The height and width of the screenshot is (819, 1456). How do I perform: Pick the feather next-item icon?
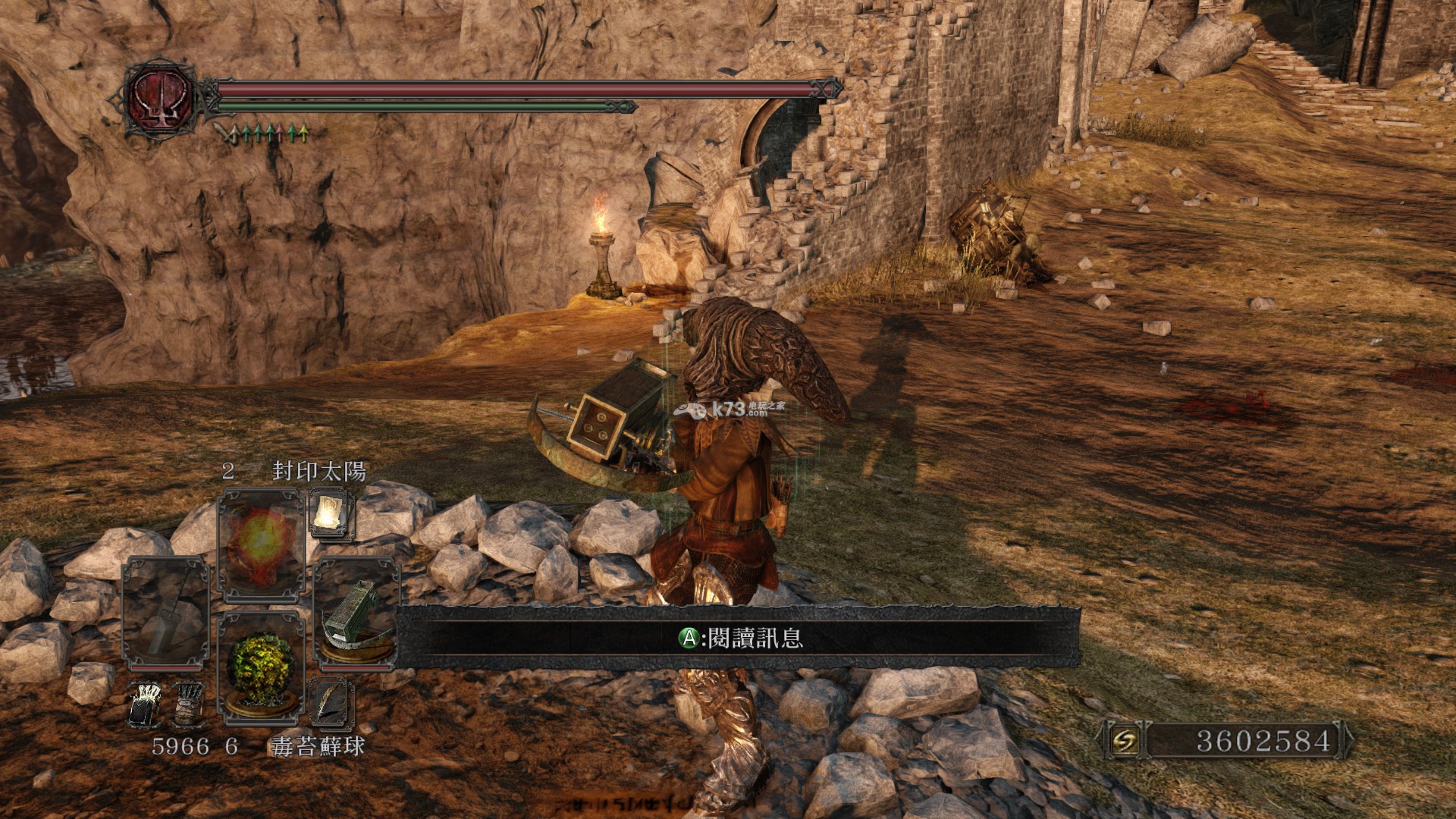pyautogui.click(x=331, y=702)
